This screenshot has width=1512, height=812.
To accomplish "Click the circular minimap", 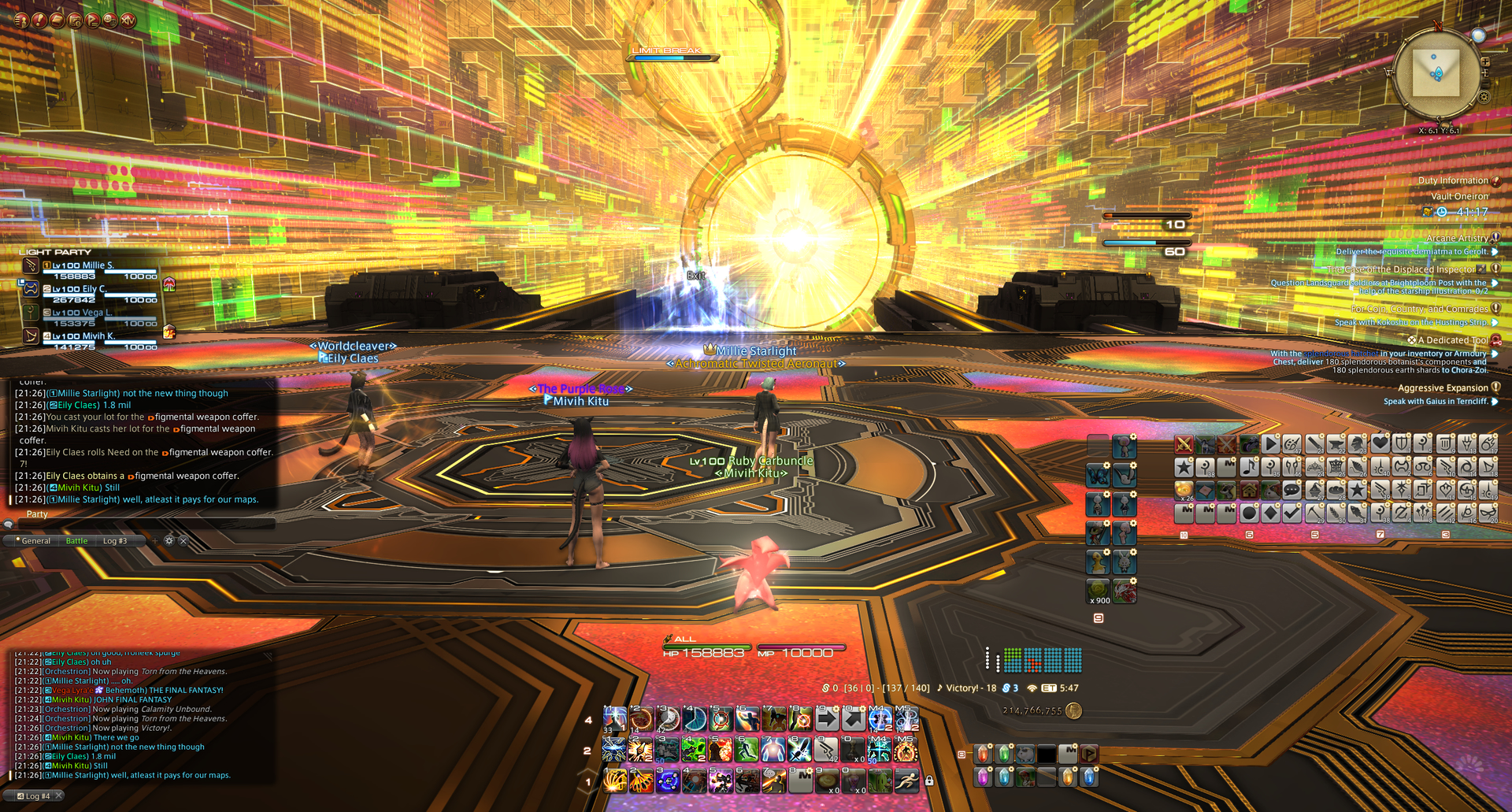I will point(1436,74).
